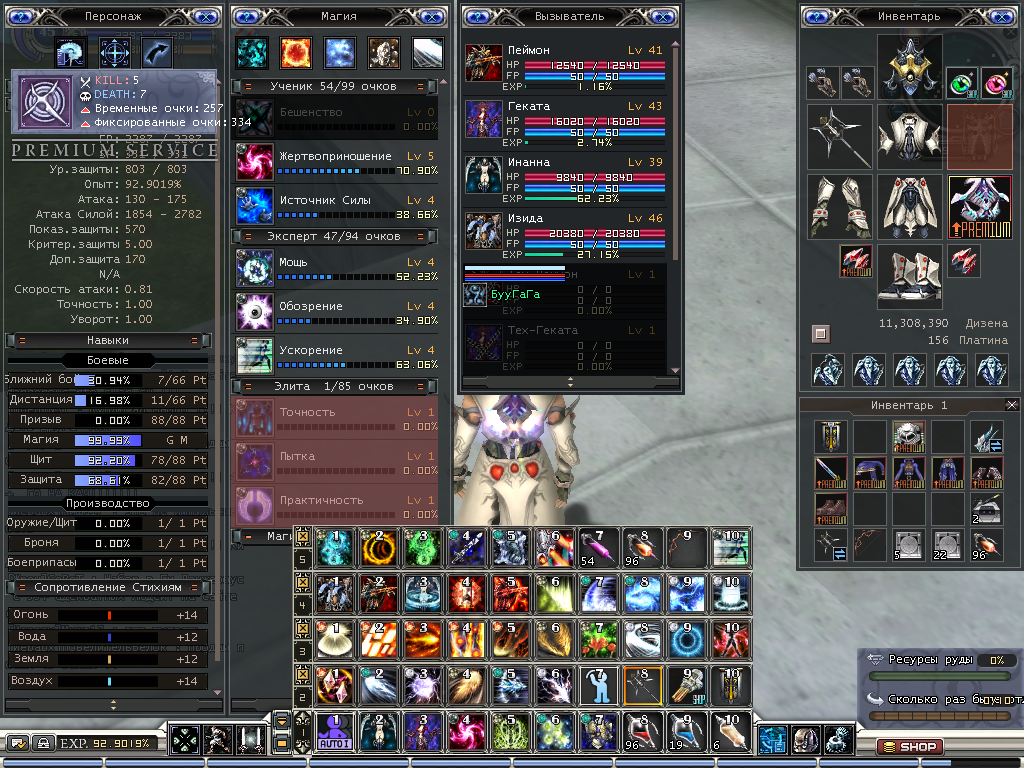Switch to the fire magic tab
Screen dimensions: 1024x768
(296, 52)
